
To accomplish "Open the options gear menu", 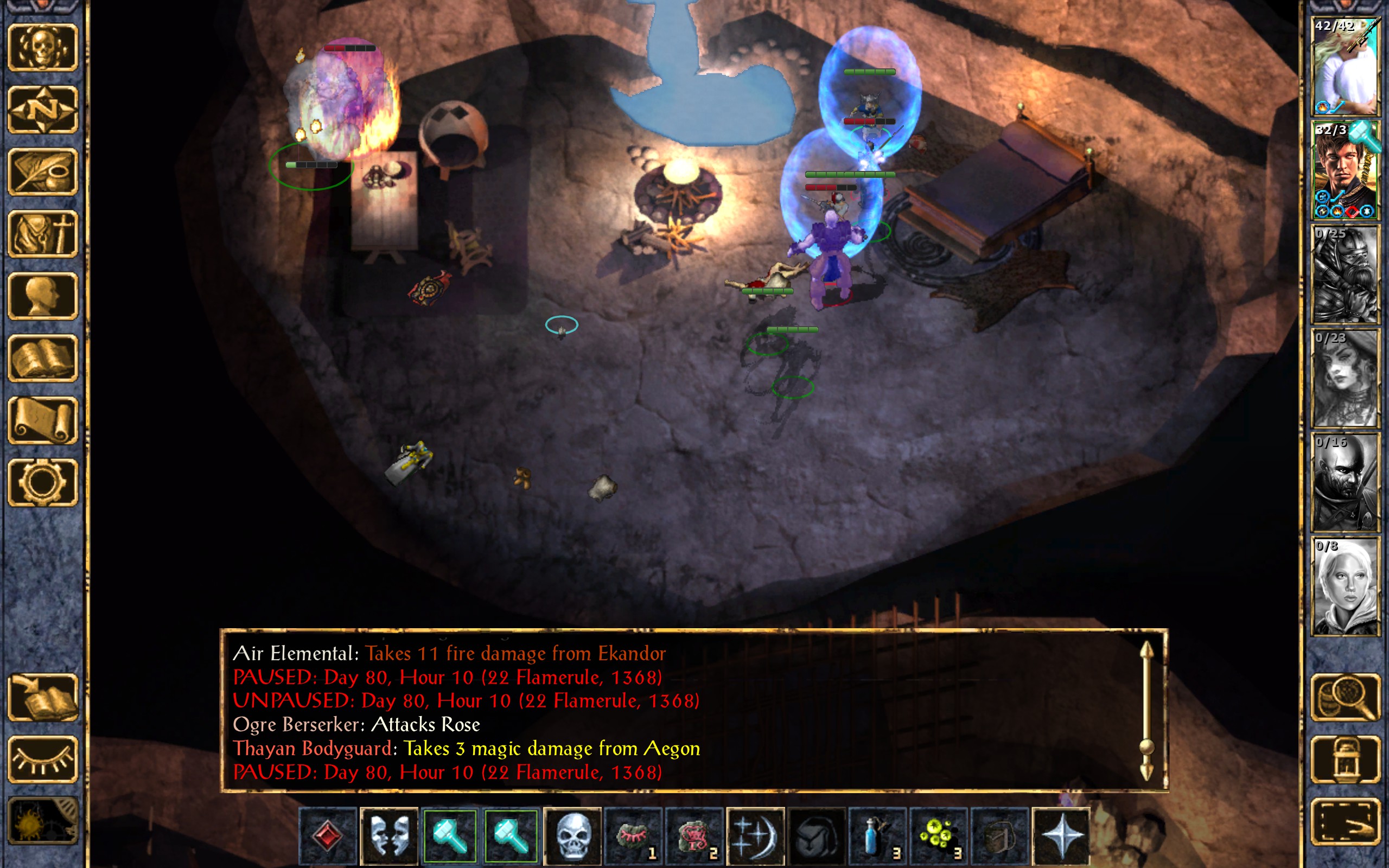I will click(42, 482).
